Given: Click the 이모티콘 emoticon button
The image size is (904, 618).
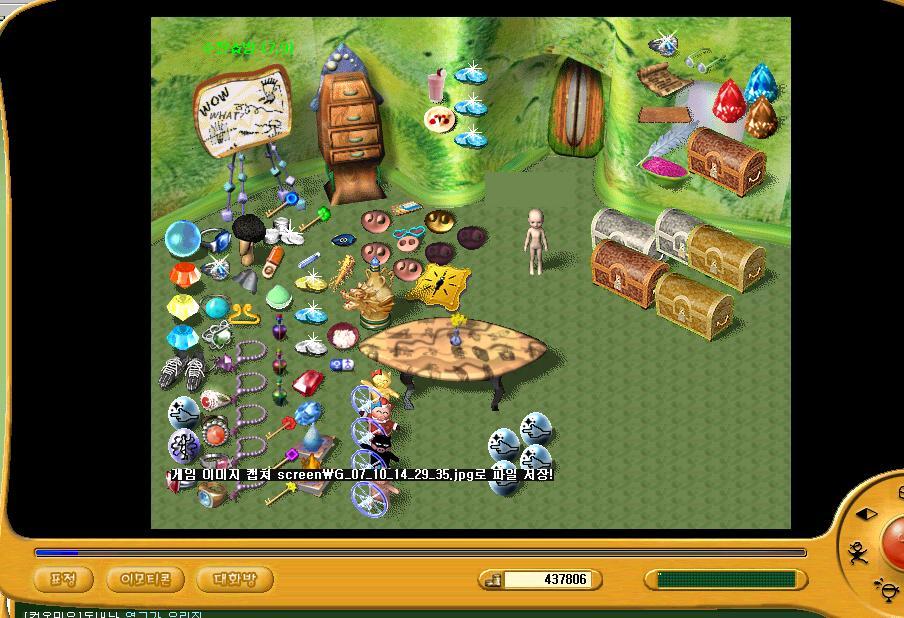Looking at the screenshot, I should pos(145,579).
